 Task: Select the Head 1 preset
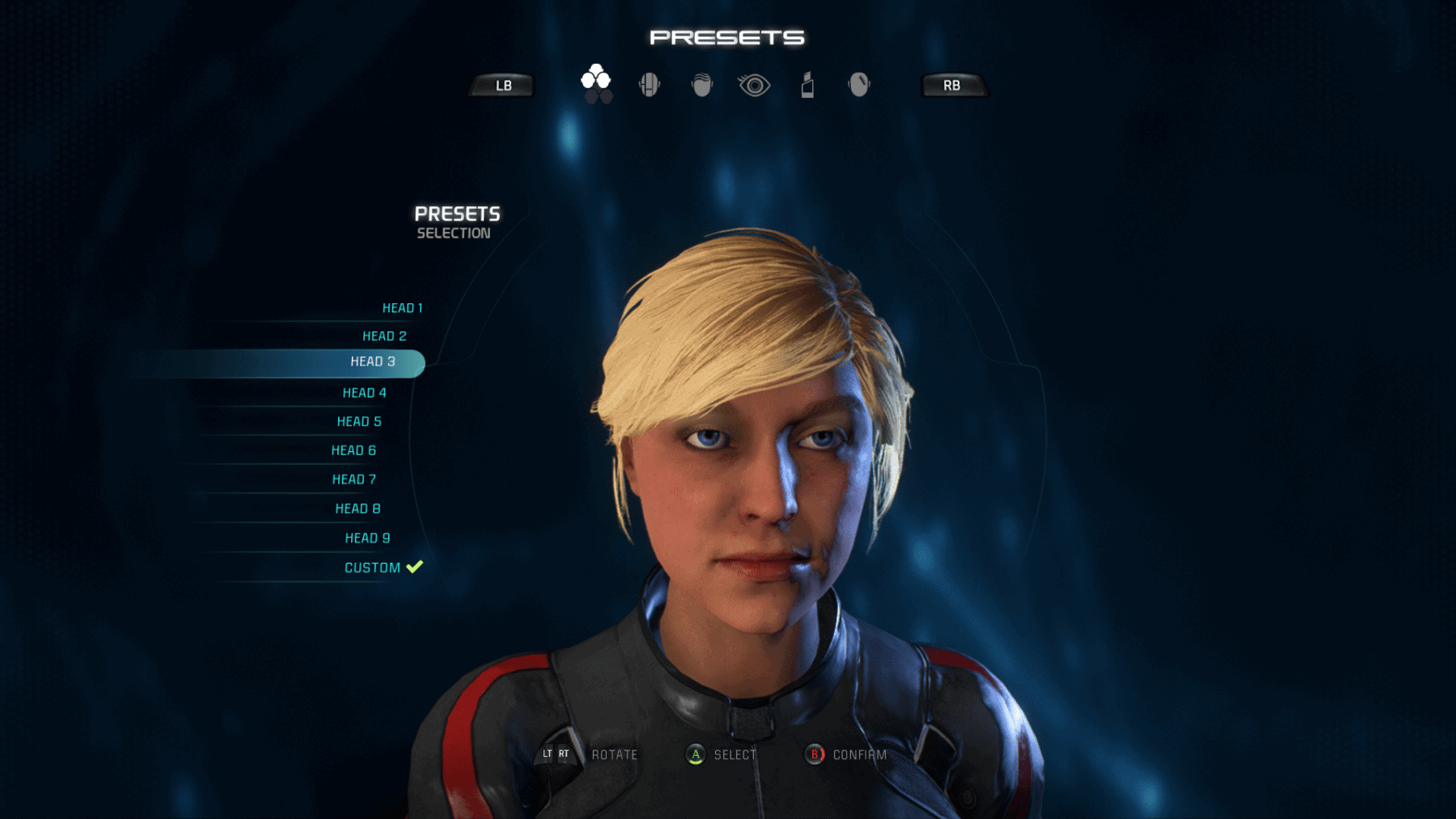click(x=402, y=308)
